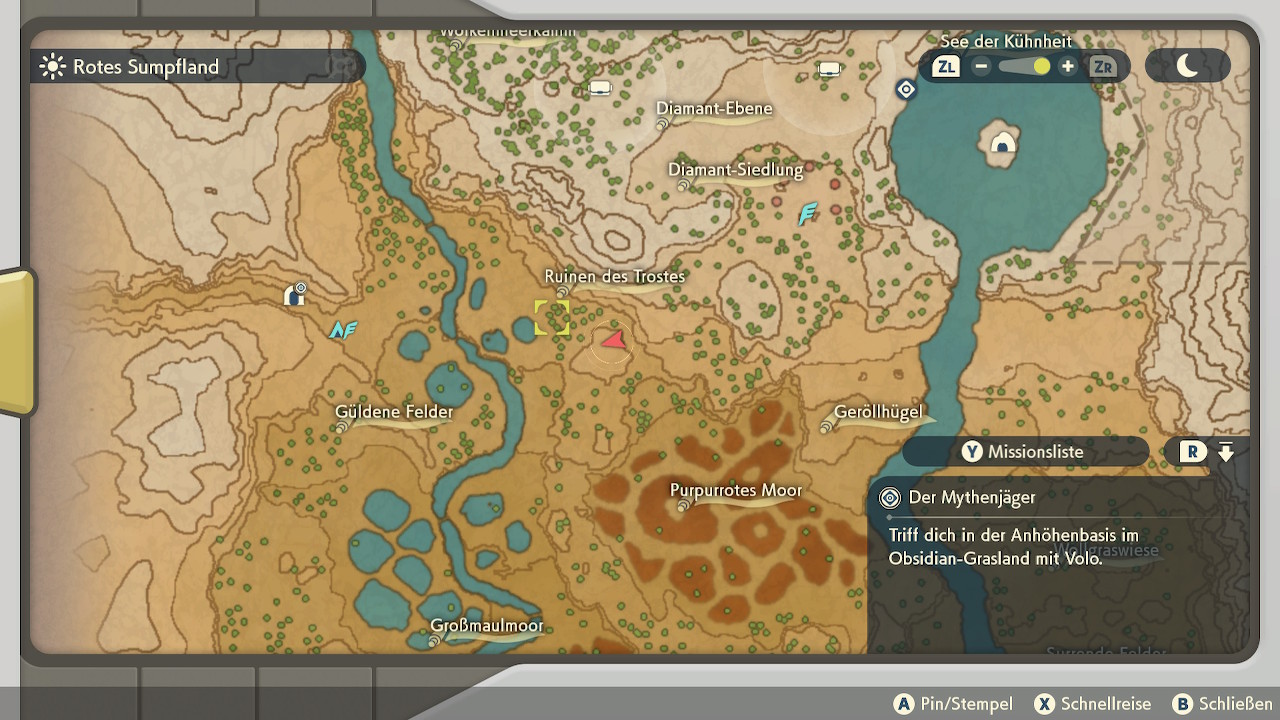Screen dimensions: 1280x720
Task: Choose Großmaulmoor on the map
Action: click(487, 627)
